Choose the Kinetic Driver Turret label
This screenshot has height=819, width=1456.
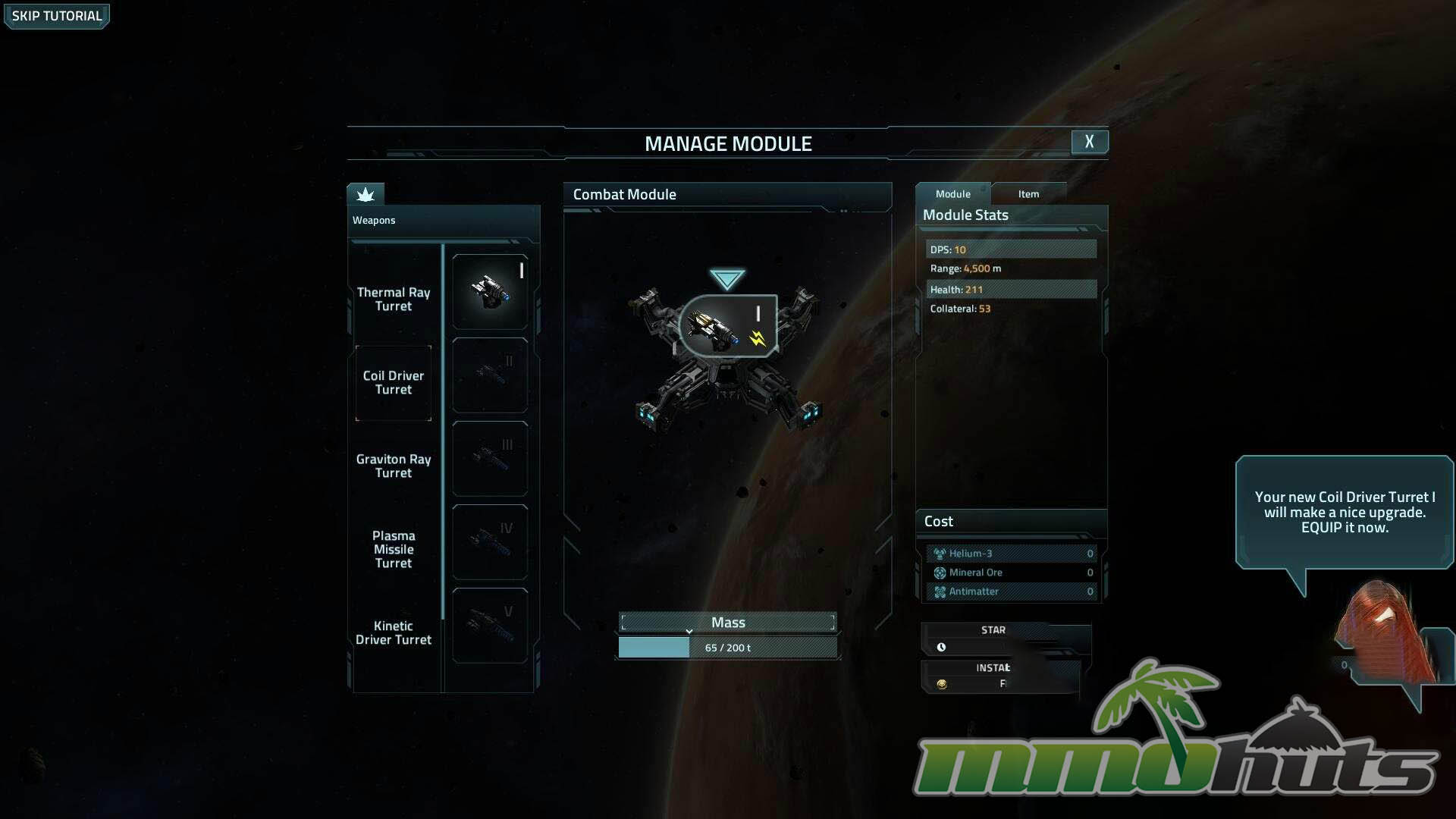tap(393, 633)
